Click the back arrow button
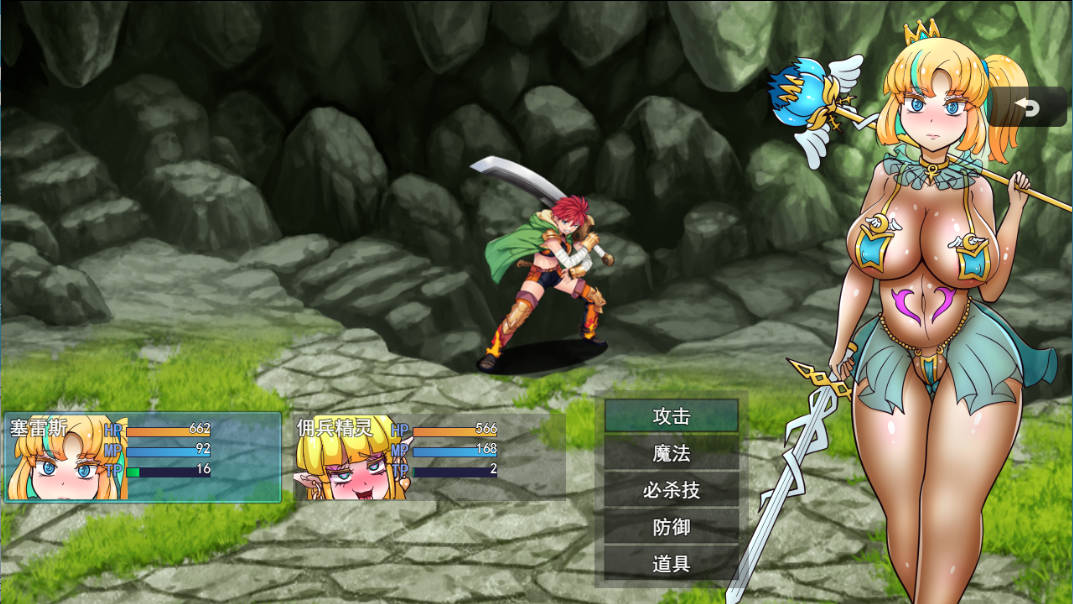This screenshot has height=604, width=1073. tap(1028, 106)
